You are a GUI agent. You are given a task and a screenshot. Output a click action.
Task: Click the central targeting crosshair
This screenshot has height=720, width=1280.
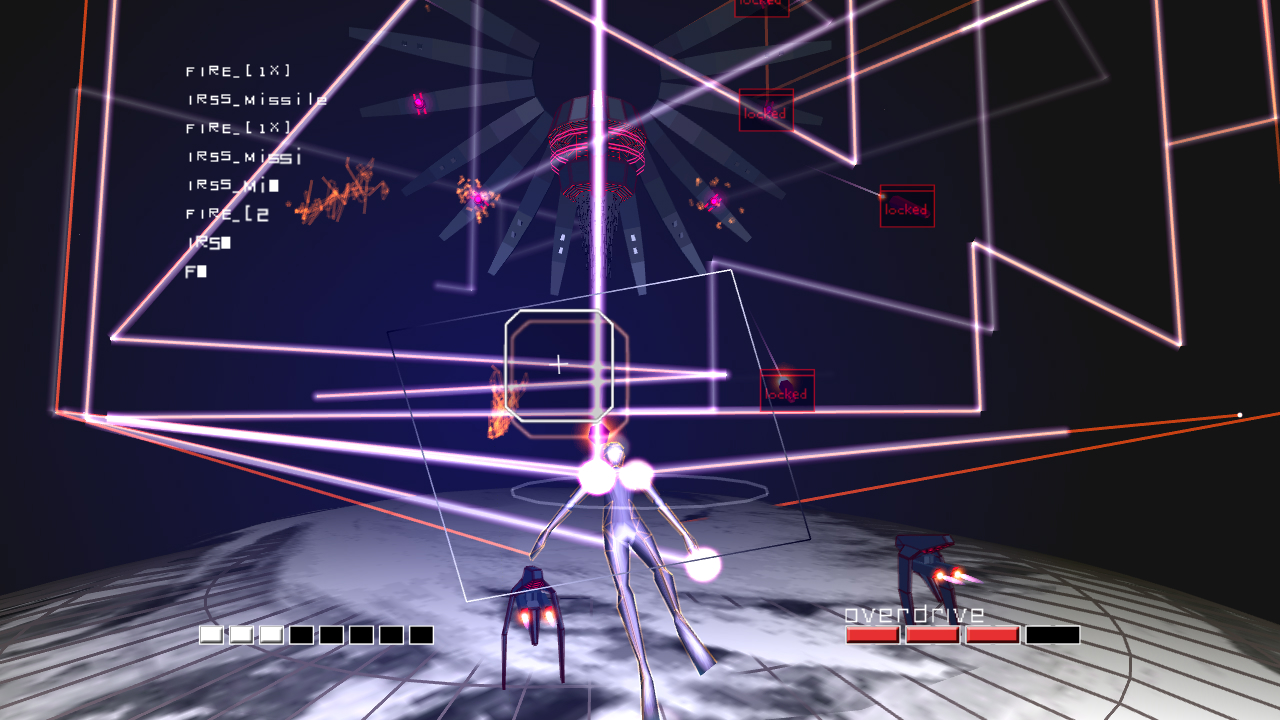pyautogui.click(x=560, y=365)
